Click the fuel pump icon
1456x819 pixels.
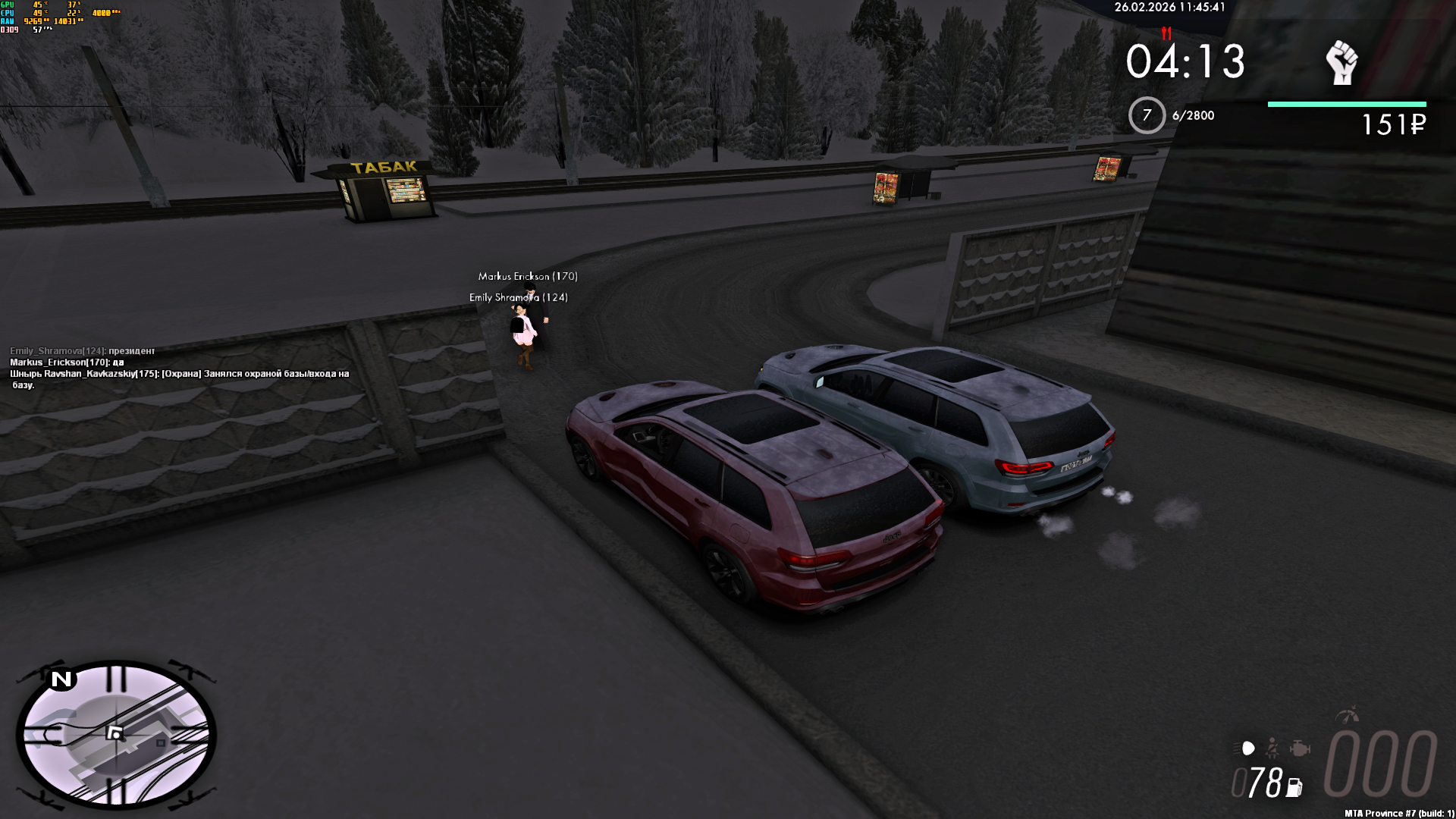[1294, 788]
